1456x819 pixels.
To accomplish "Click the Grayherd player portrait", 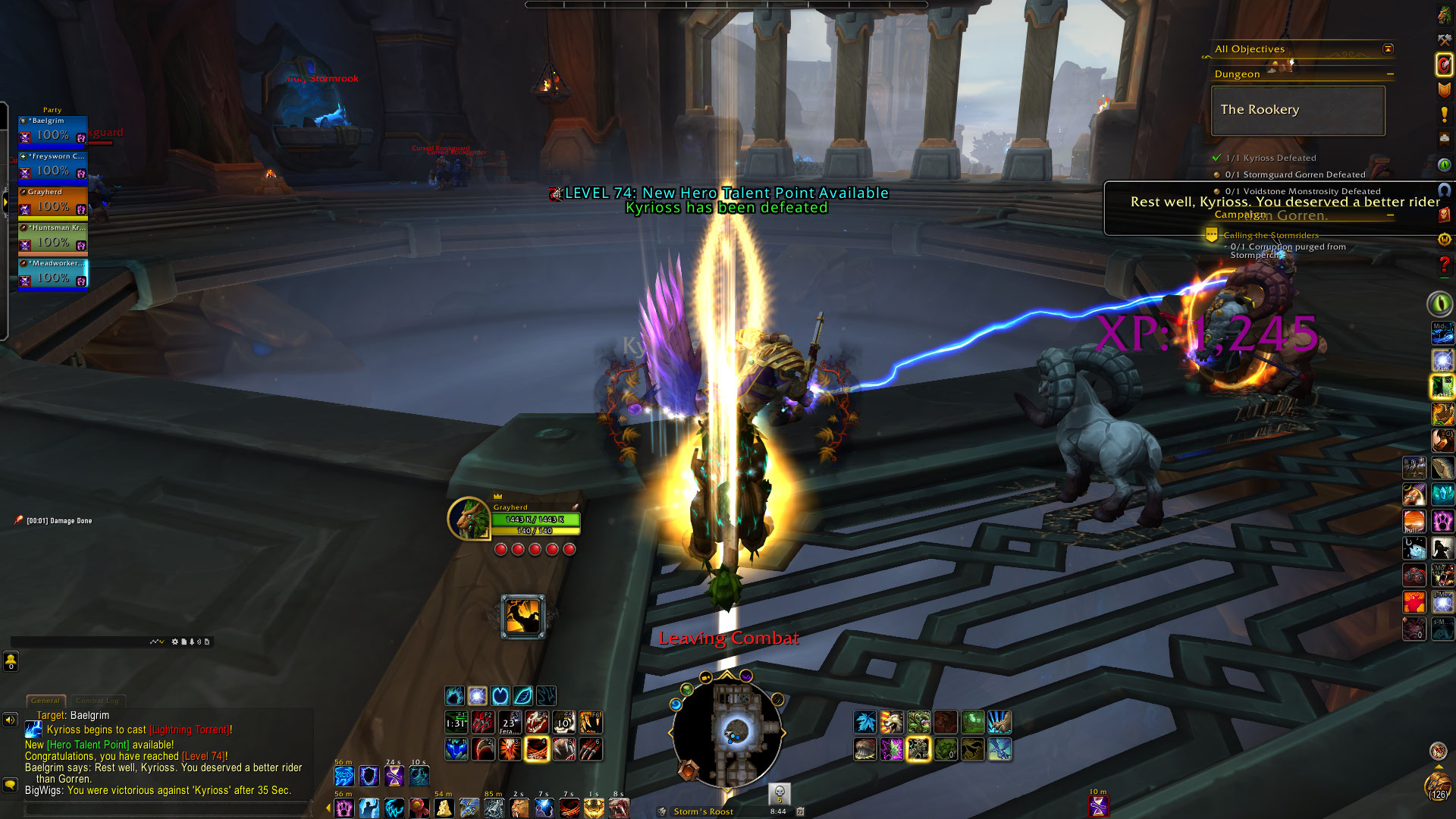I will tap(468, 519).
